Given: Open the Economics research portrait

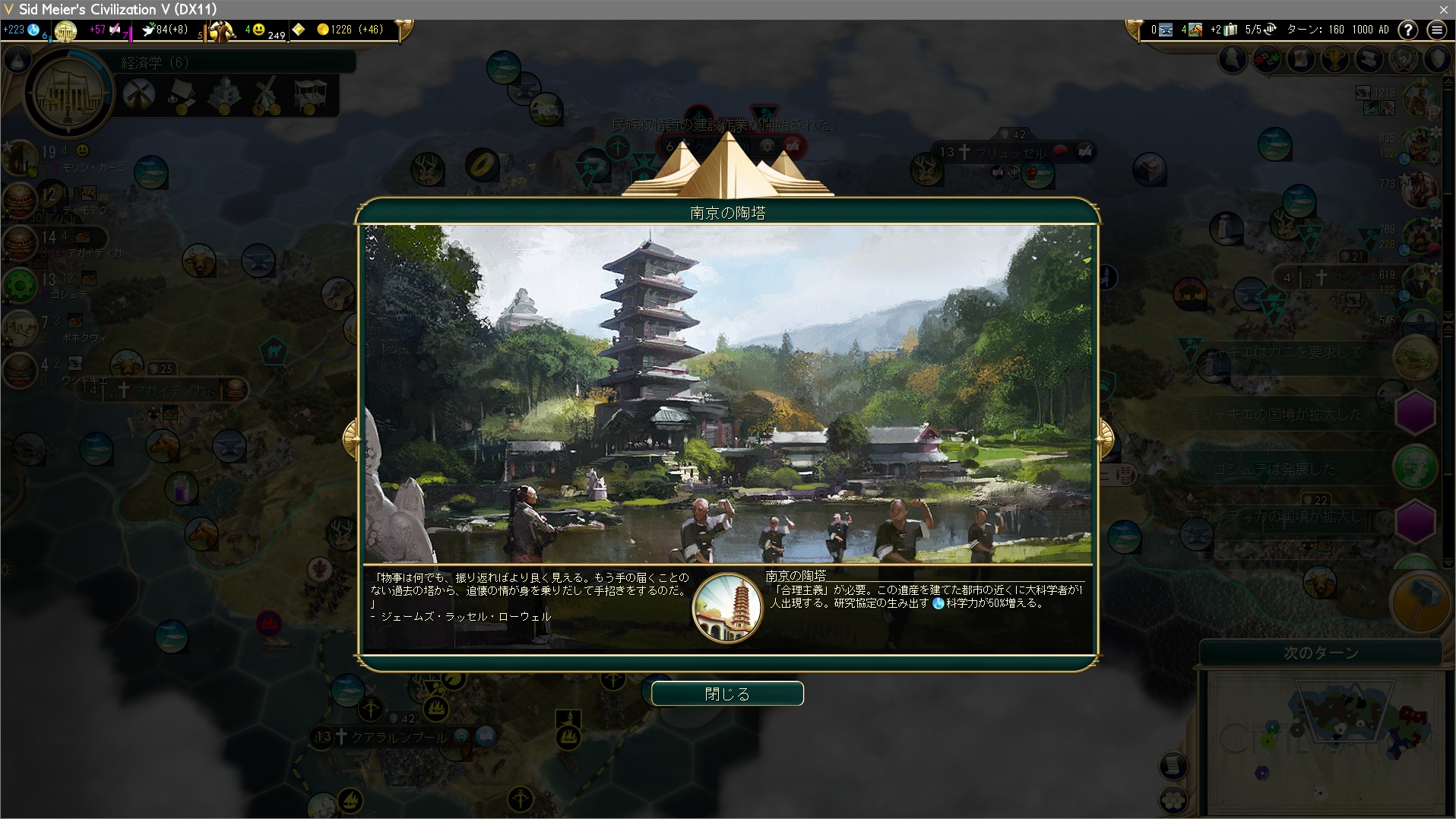Looking at the screenshot, I should [68, 94].
